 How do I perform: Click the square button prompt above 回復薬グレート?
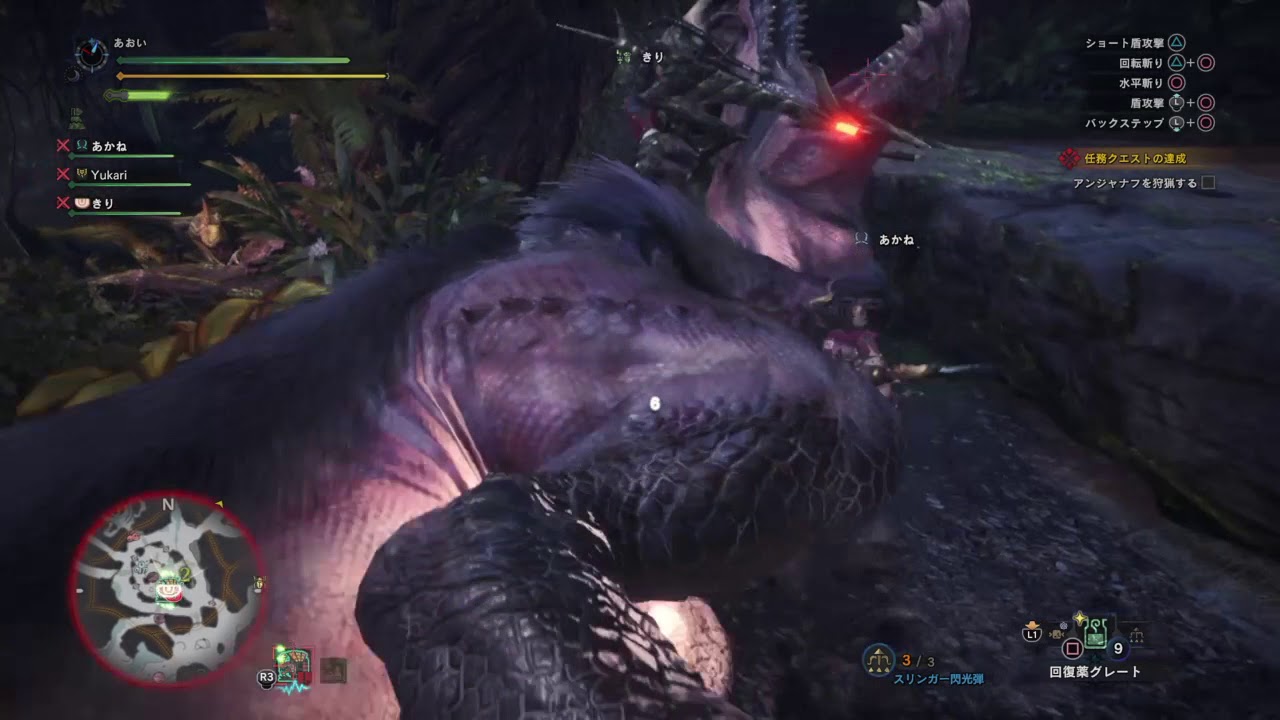[x=1073, y=646]
